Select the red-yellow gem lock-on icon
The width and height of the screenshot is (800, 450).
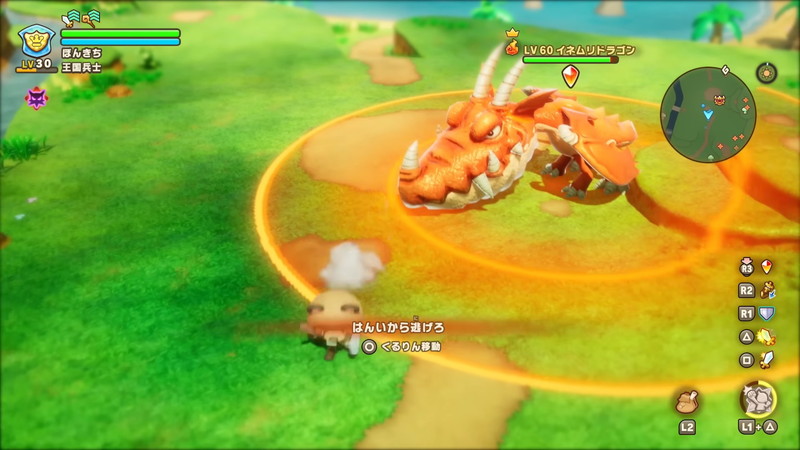pyautogui.click(x=767, y=267)
